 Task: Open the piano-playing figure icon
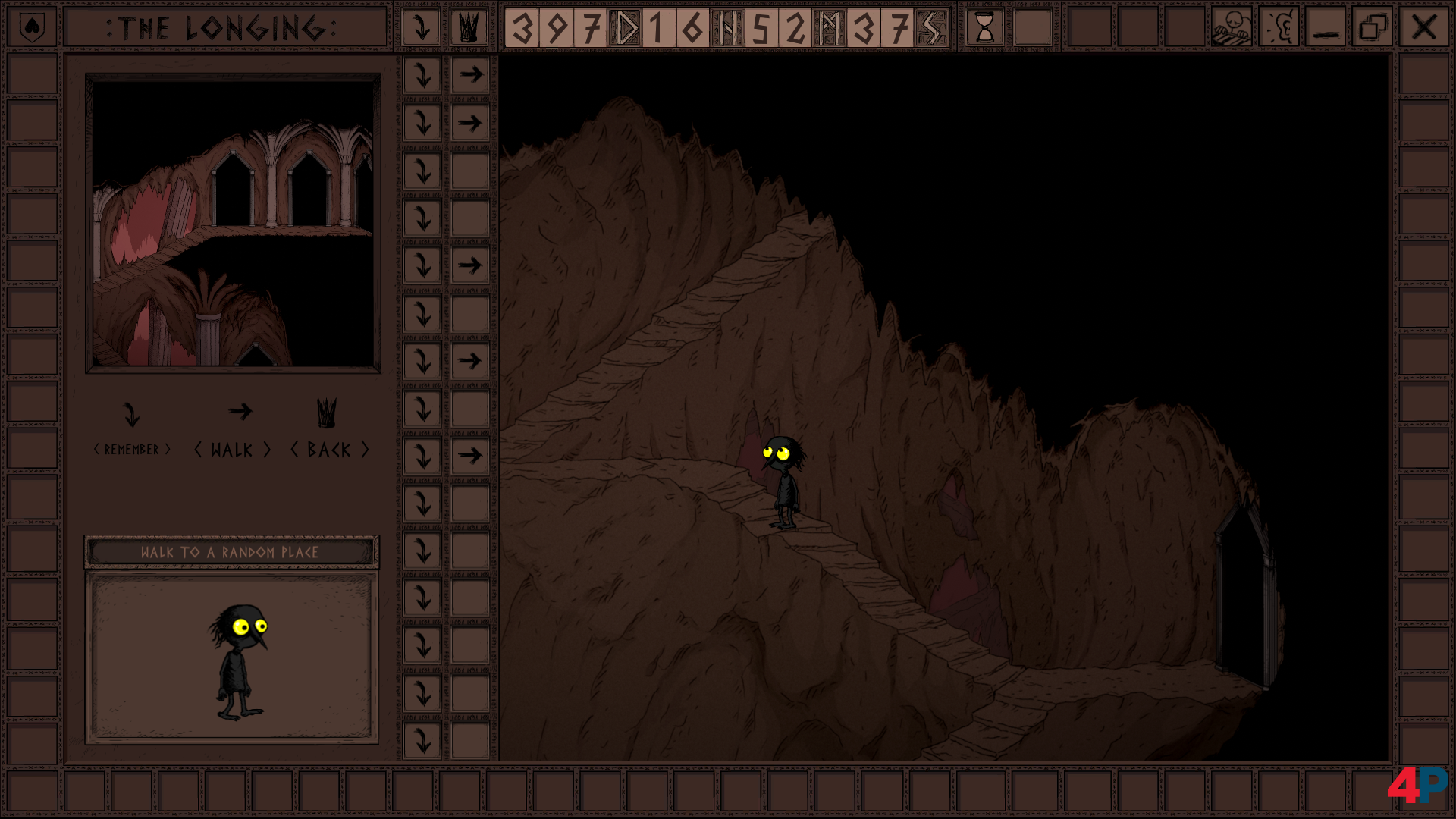point(1231,28)
